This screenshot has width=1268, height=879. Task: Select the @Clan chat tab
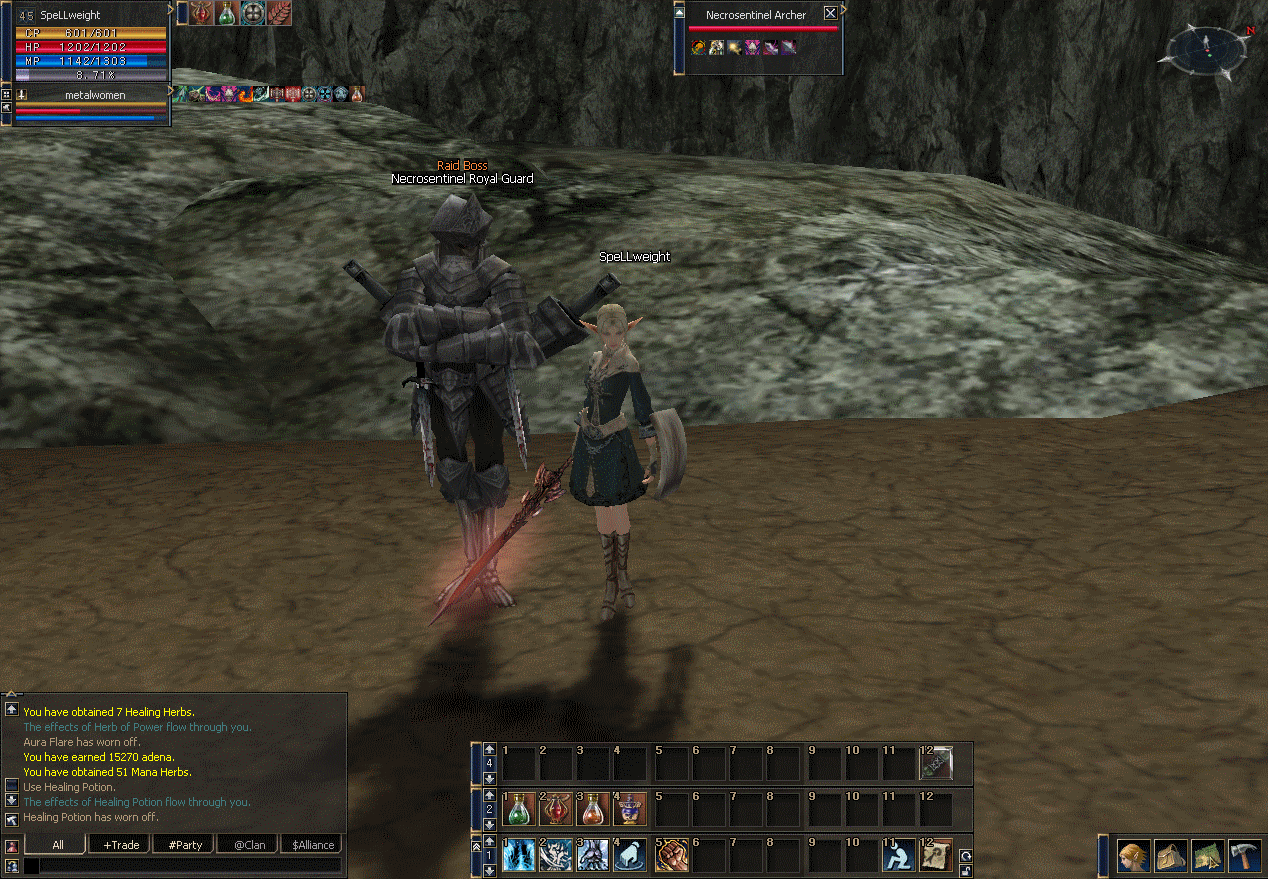point(249,845)
